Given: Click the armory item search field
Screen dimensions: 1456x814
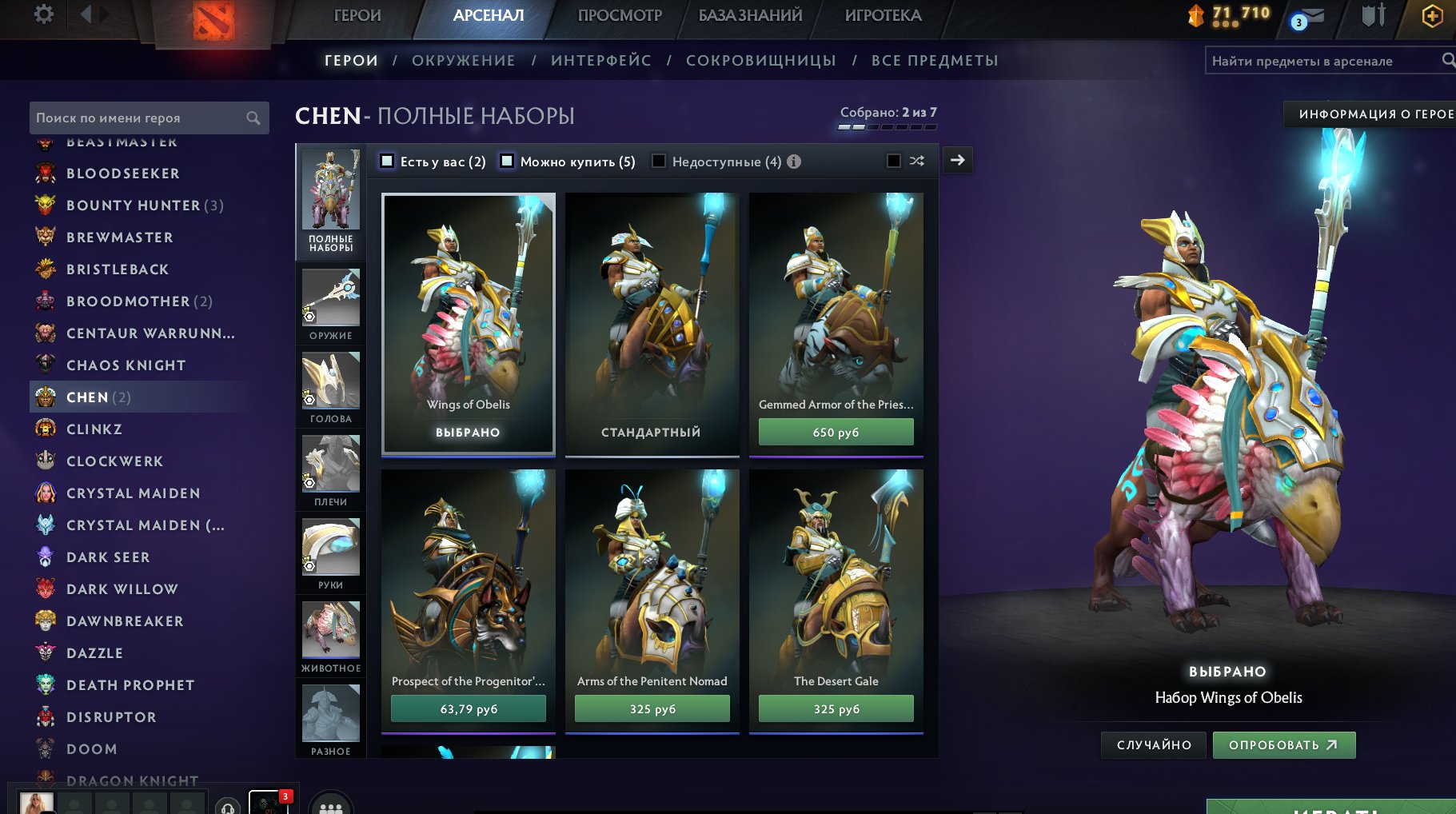Looking at the screenshot, I should click(1323, 61).
